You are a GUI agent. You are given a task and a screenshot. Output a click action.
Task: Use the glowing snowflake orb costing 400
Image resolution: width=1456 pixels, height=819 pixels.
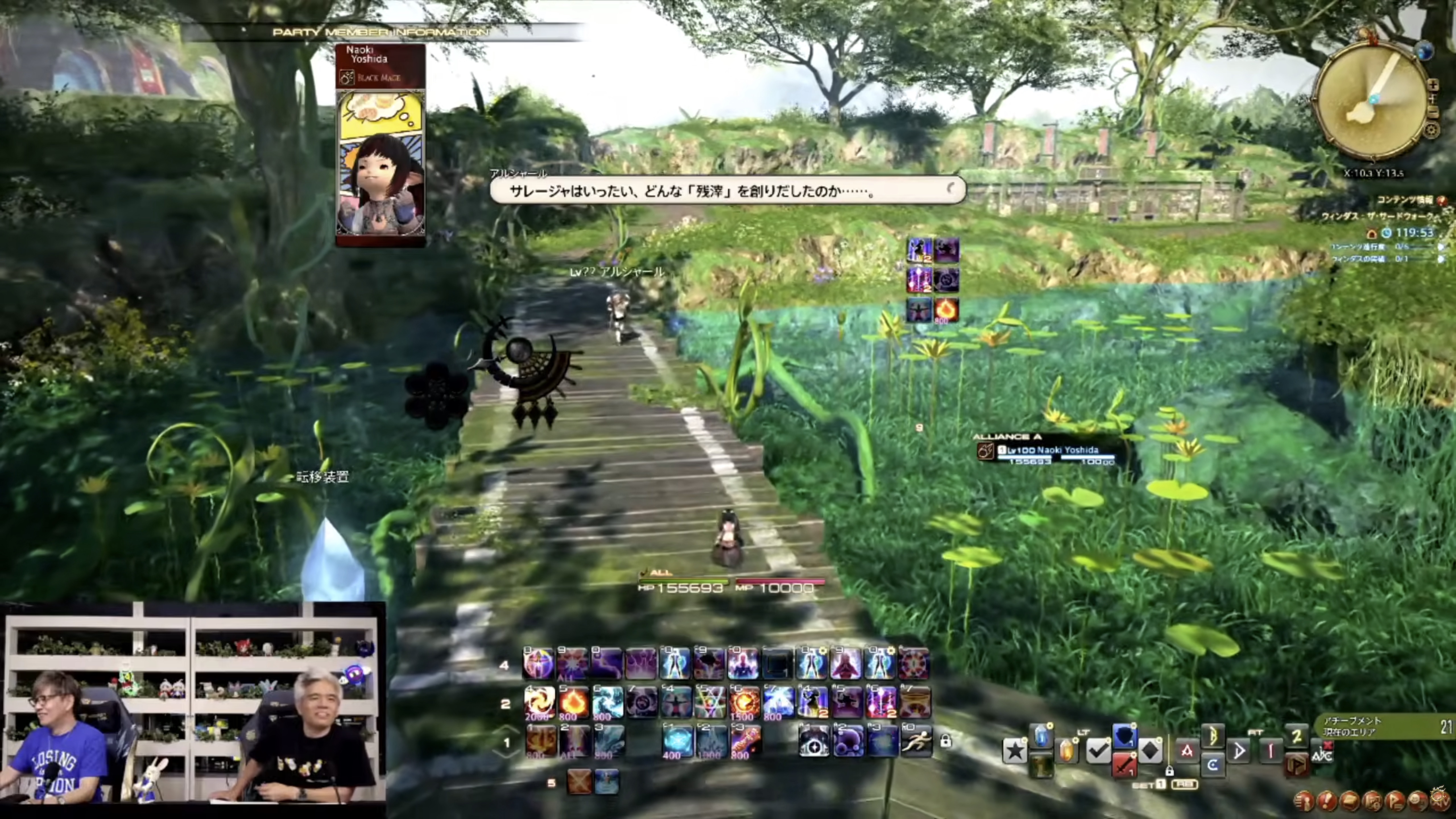(x=676, y=741)
